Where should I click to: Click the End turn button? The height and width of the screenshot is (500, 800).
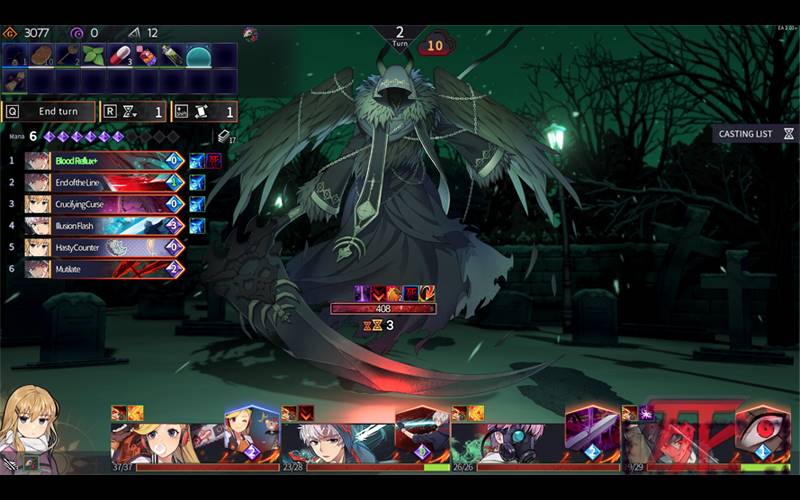point(50,112)
